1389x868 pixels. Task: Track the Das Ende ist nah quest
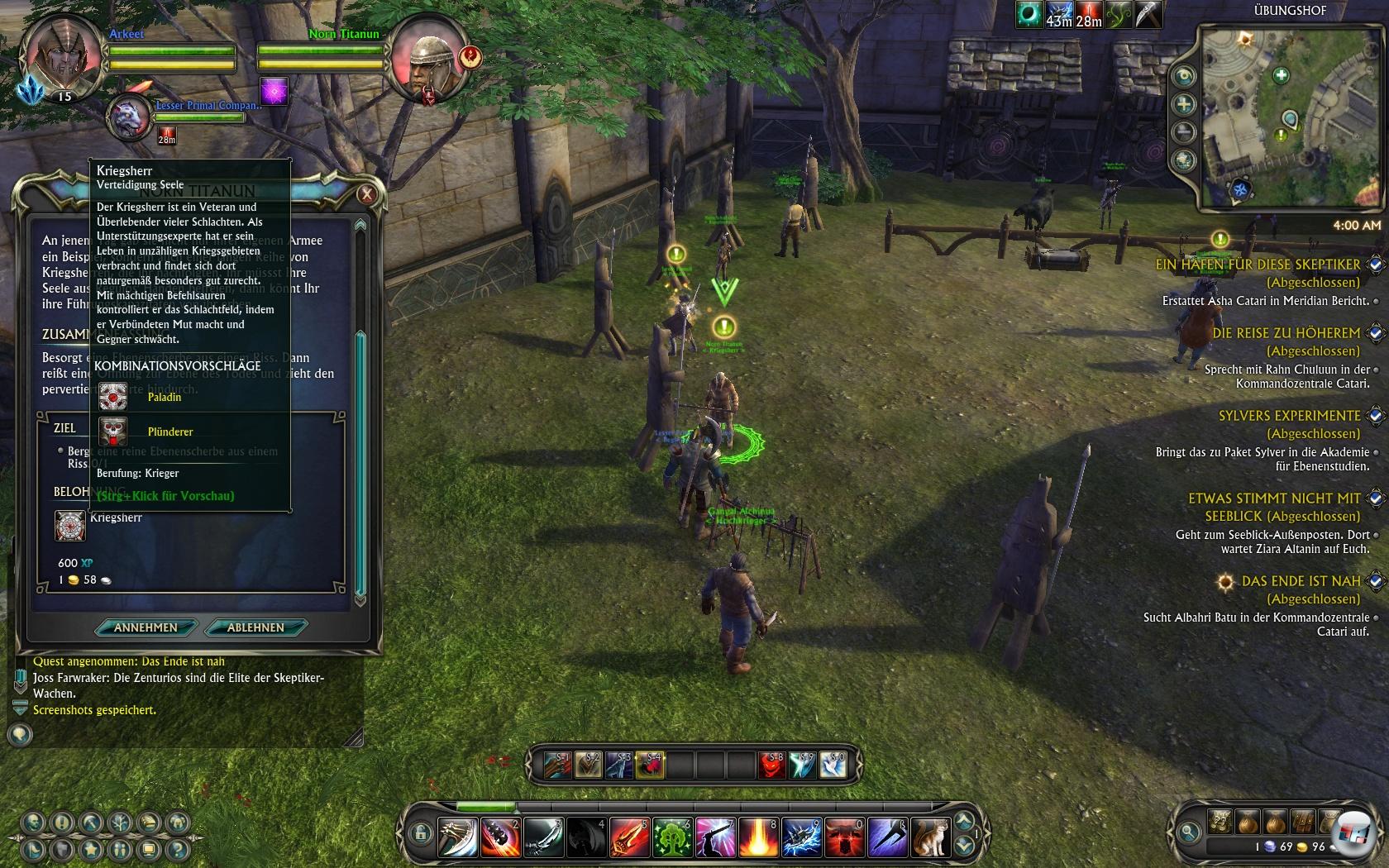point(1375,581)
